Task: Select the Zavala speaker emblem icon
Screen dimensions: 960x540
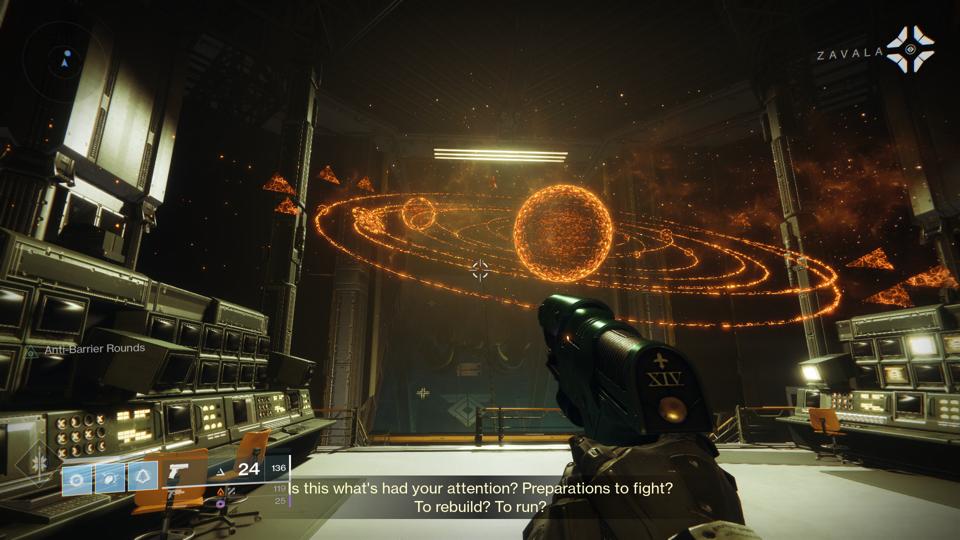Action: click(x=911, y=50)
